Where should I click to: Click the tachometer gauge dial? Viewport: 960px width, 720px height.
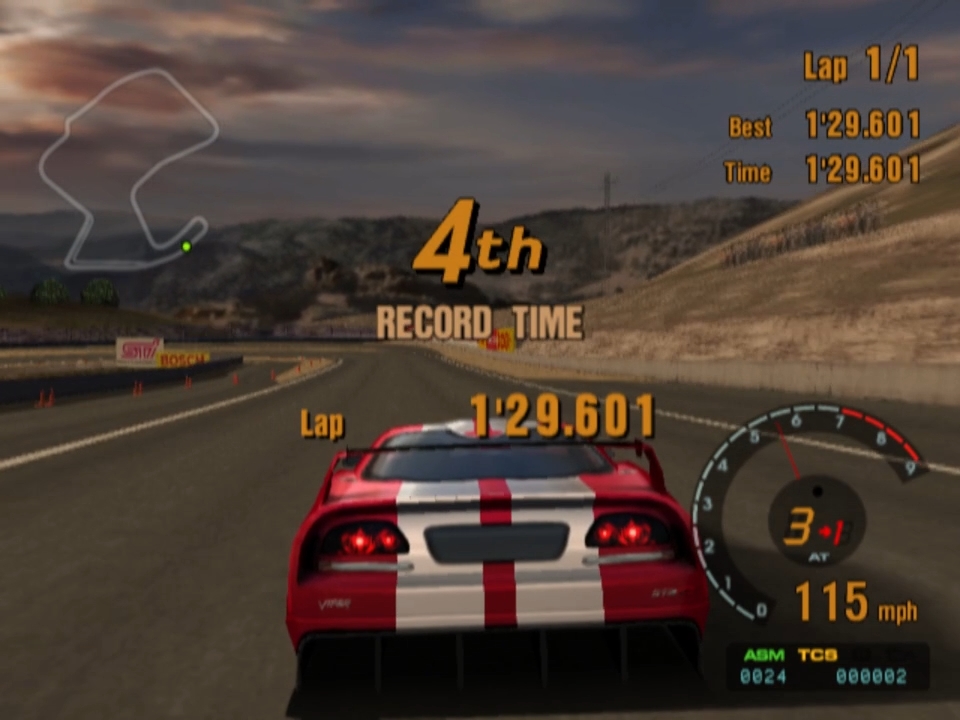point(808,510)
